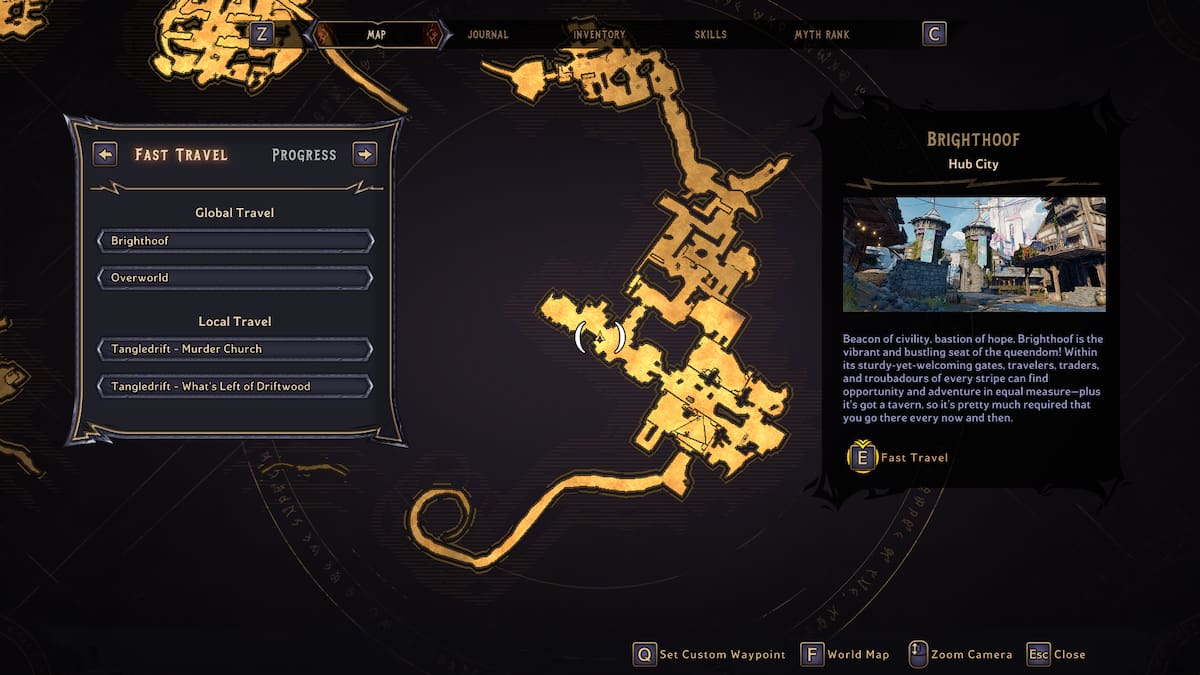Choose Brighthoof under Global Travel
The image size is (1200, 675).
235,241
